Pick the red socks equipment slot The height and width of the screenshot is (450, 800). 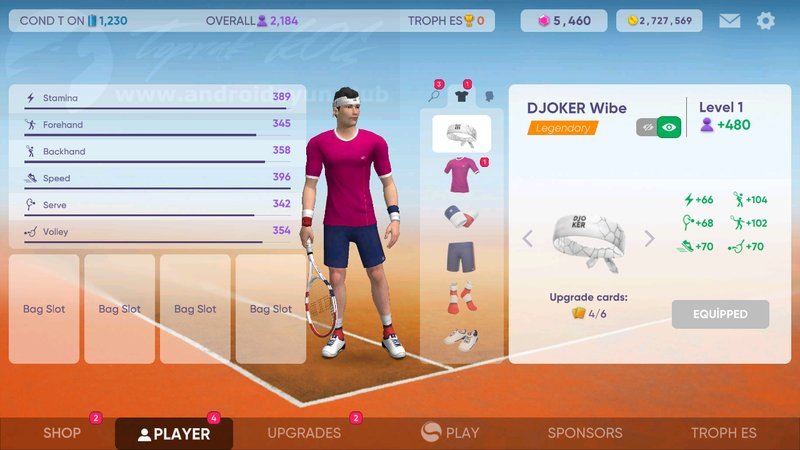point(461,297)
